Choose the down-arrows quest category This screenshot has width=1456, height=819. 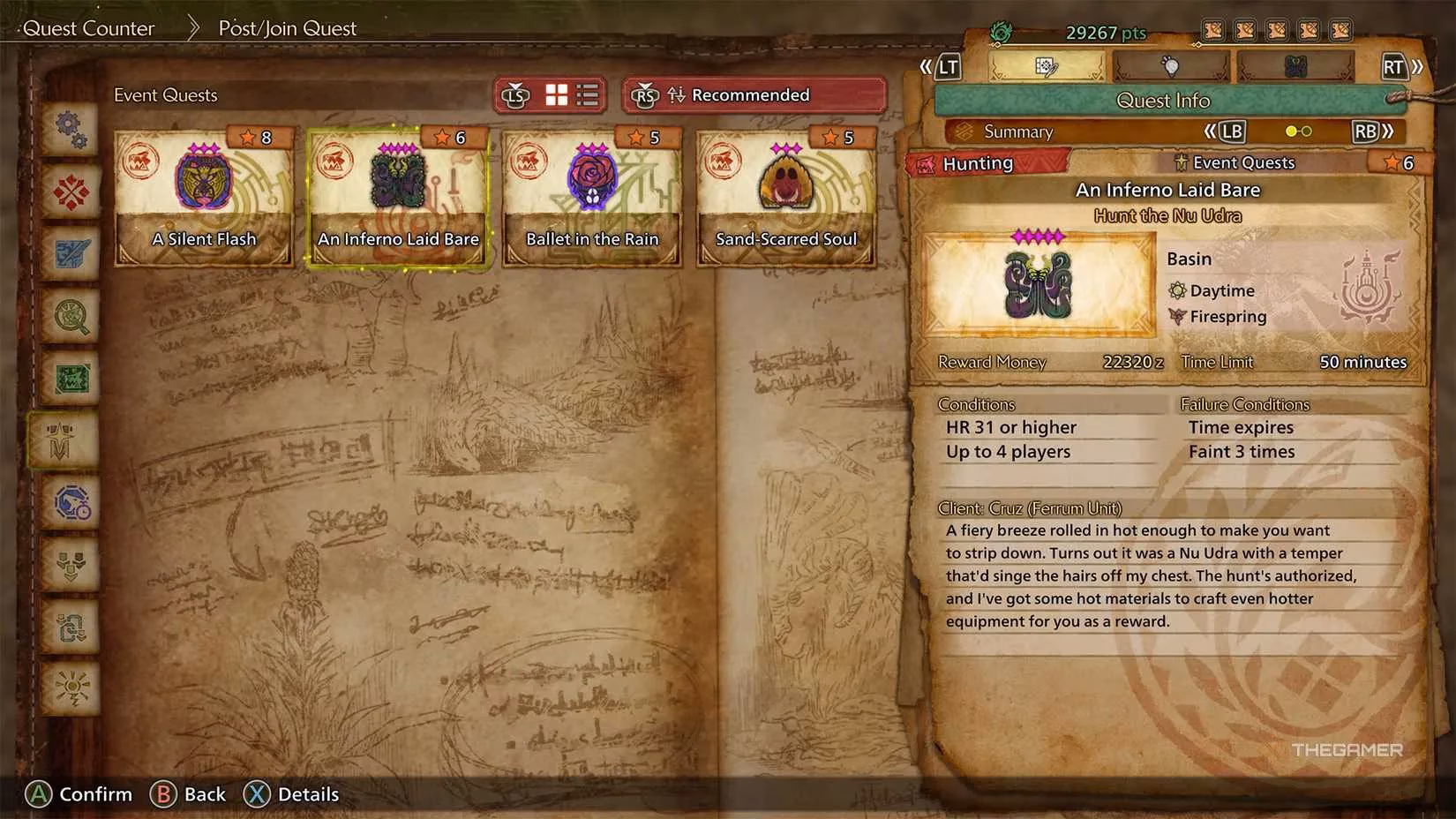[71, 564]
